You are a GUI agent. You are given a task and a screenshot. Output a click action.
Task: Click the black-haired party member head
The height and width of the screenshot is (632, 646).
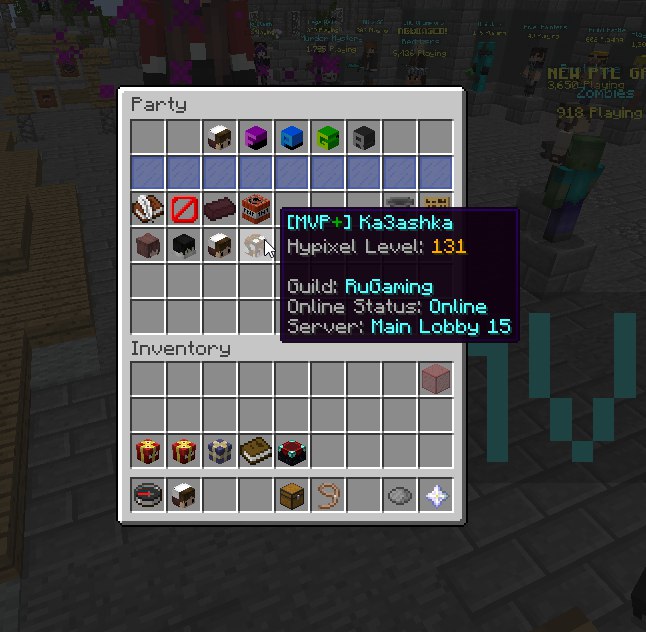coord(184,246)
